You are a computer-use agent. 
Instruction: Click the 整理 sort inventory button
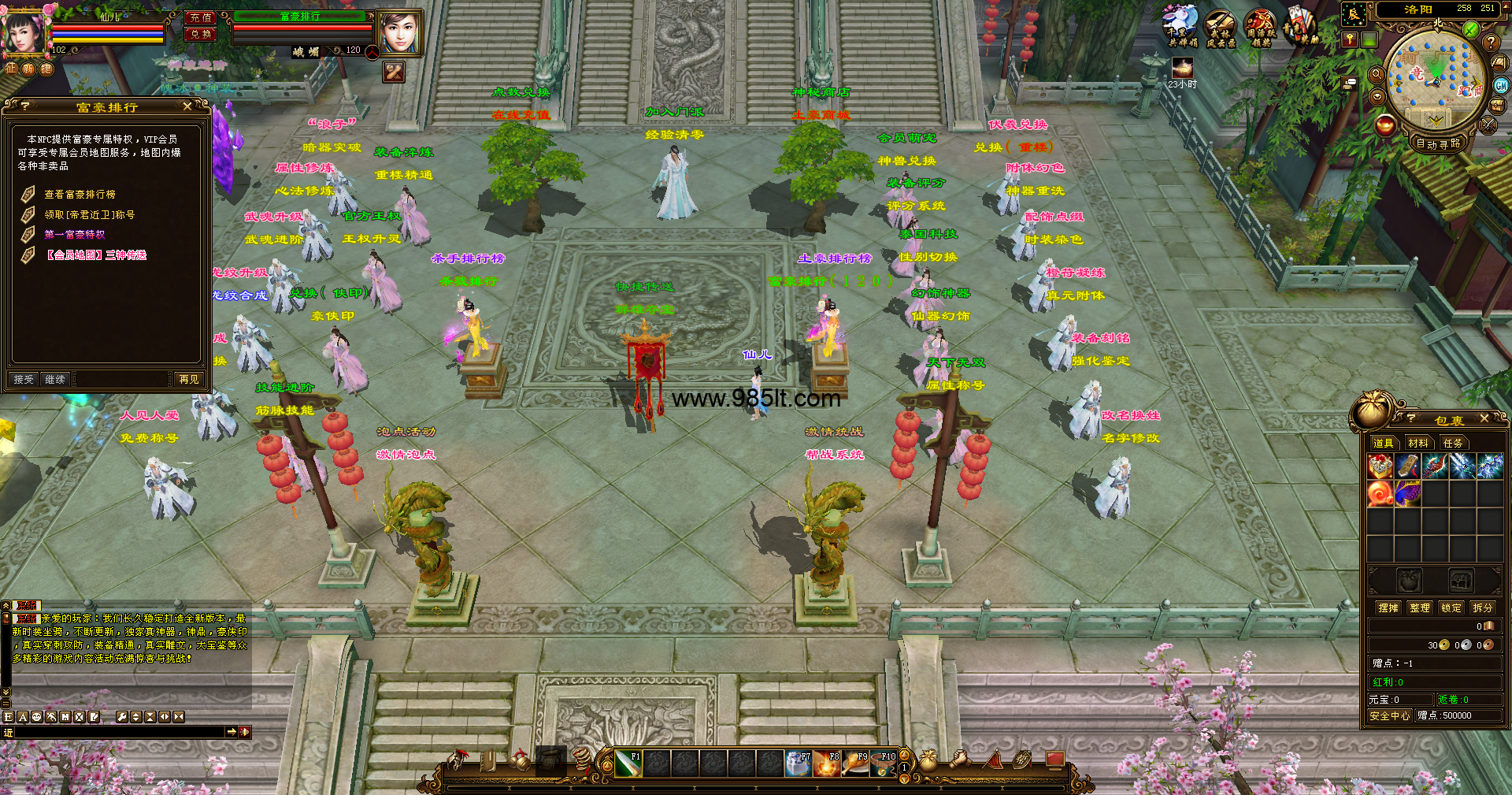(1420, 608)
